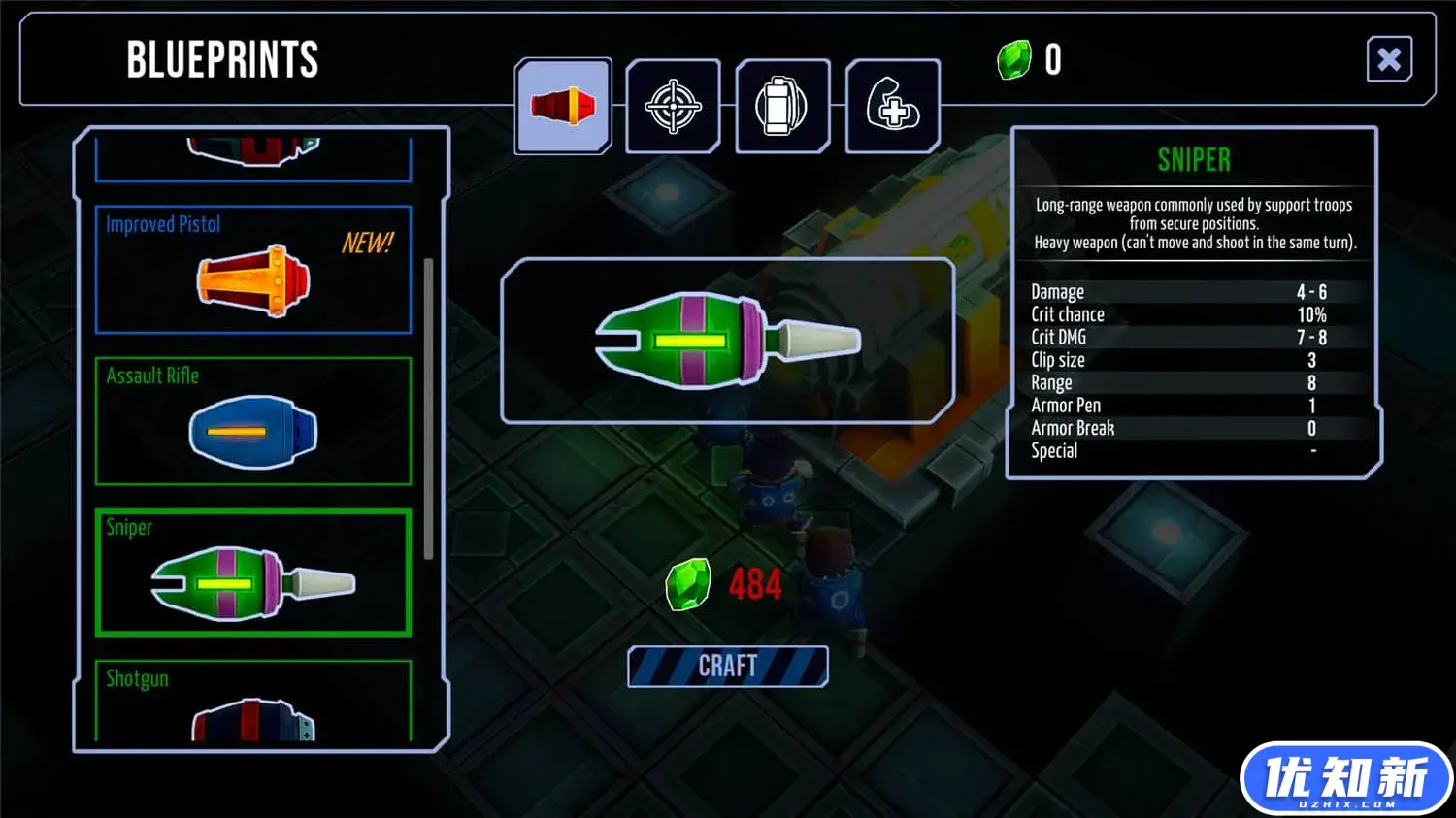Choose the Assault Rifle blueprint

click(x=253, y=421)
